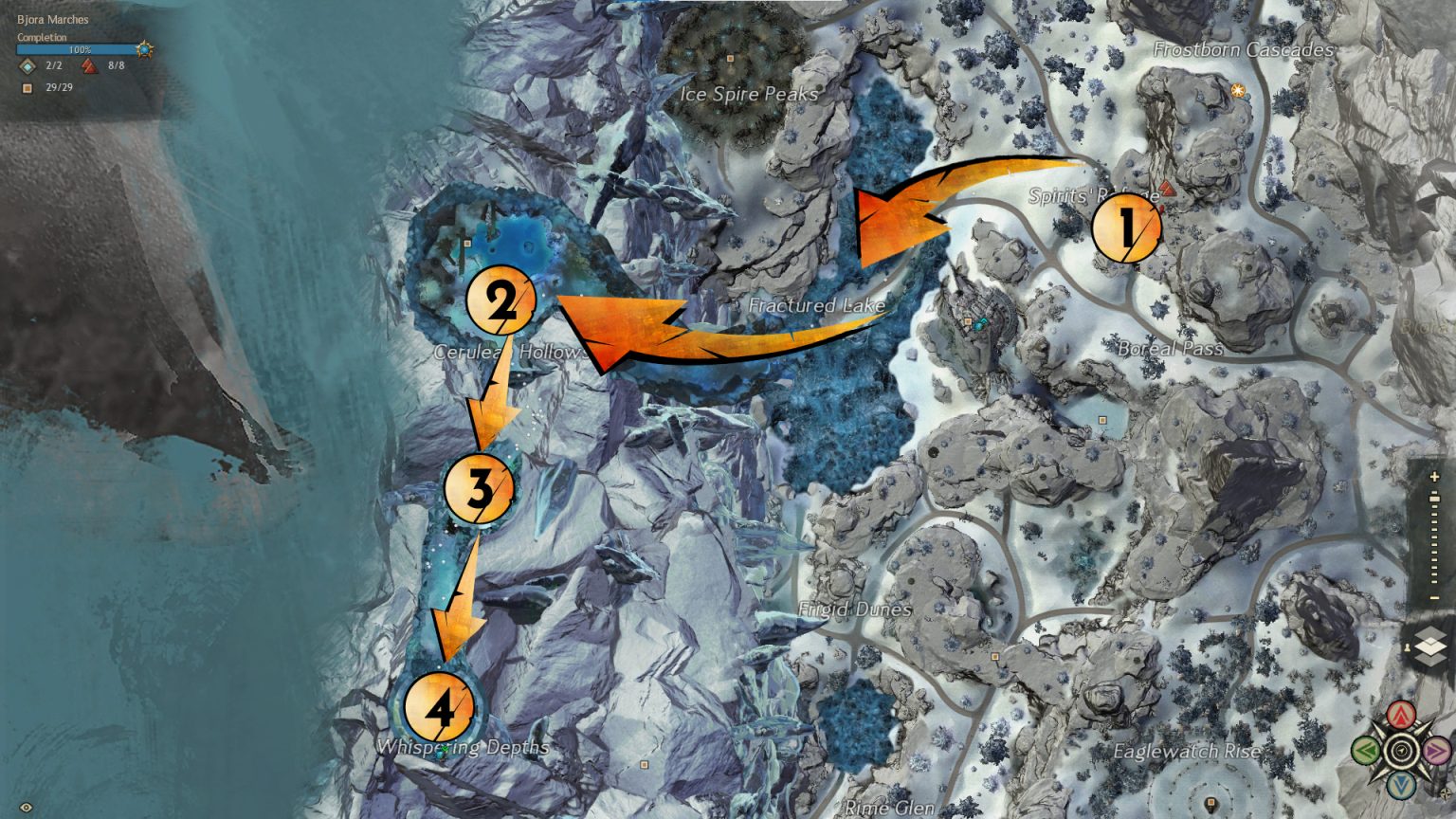Click the zoom level slider handle
The height and width of the screenshot is (819, 1456).
[x=1434, y=499]
